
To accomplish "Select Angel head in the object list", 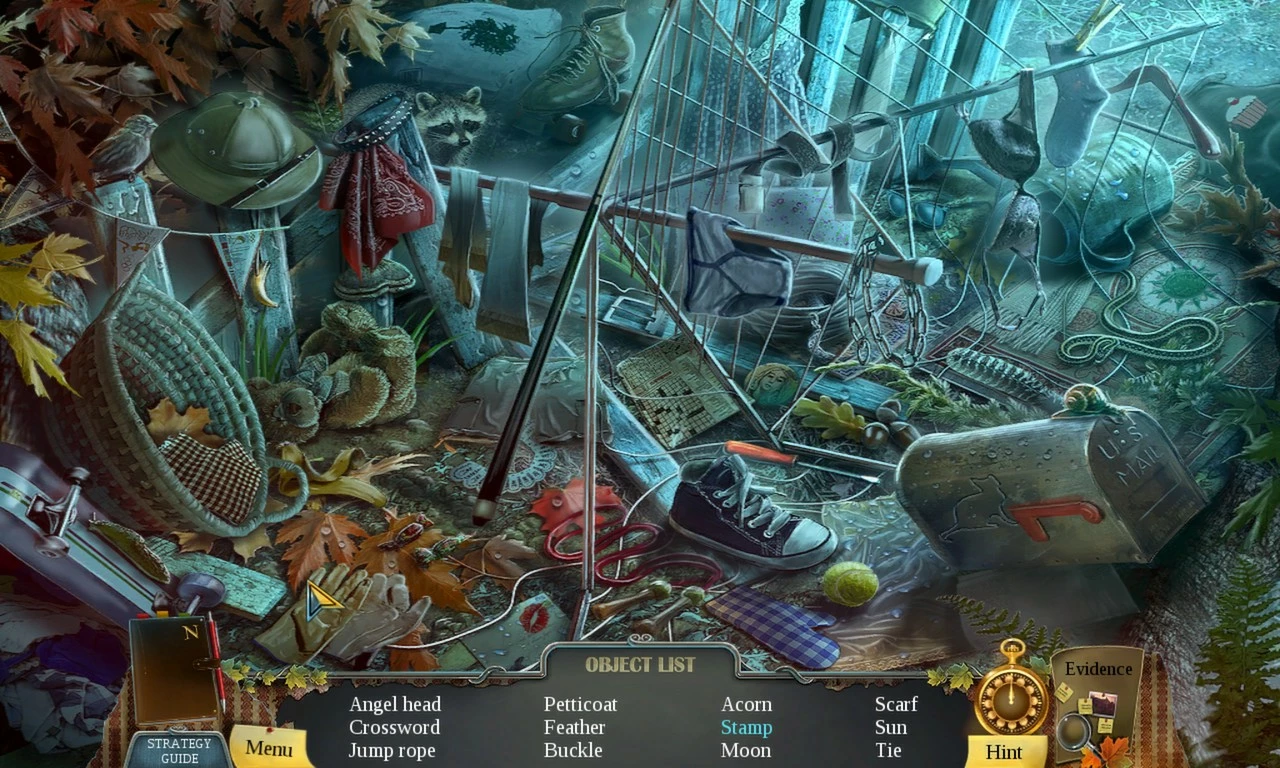I will (394, 704).
